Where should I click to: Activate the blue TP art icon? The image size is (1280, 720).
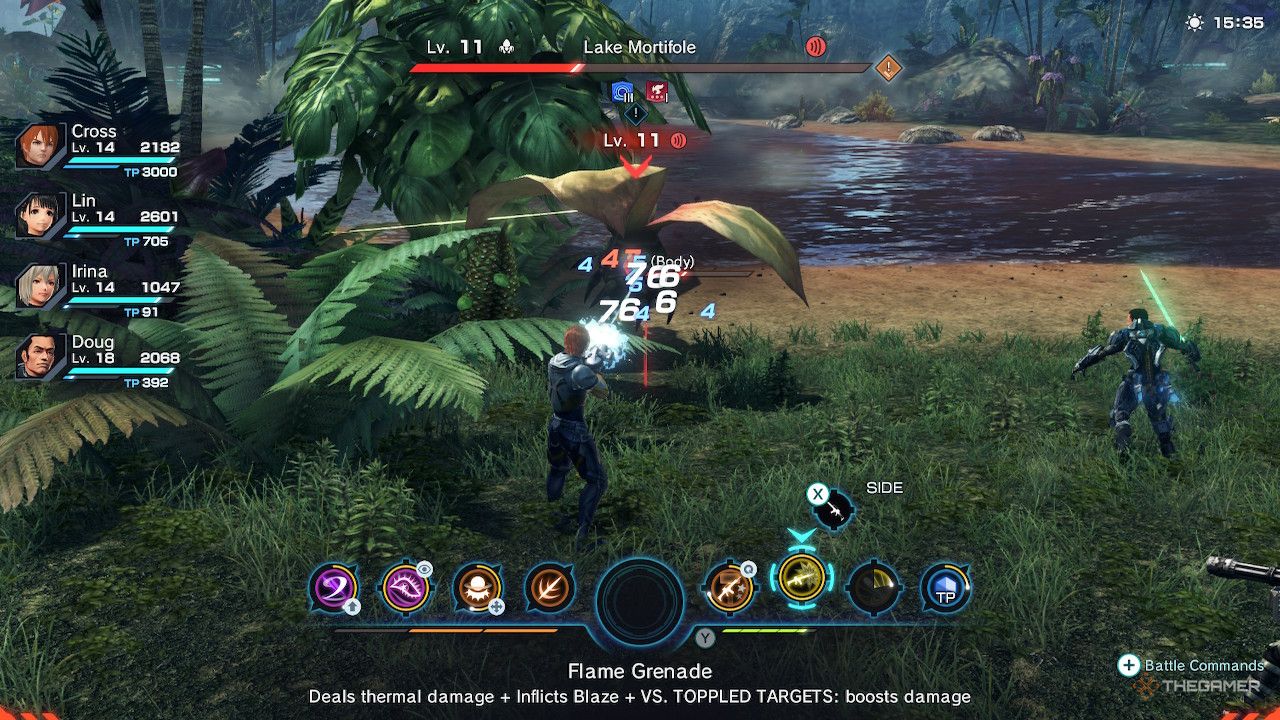pyautogui.click(x=945, y=588)
